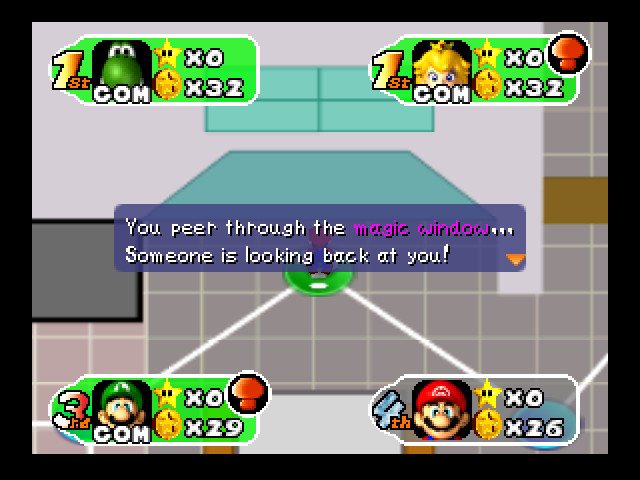640x480 pixels.
Task: Choose Luigi's player portrait
Action: [x=121, y=406]
